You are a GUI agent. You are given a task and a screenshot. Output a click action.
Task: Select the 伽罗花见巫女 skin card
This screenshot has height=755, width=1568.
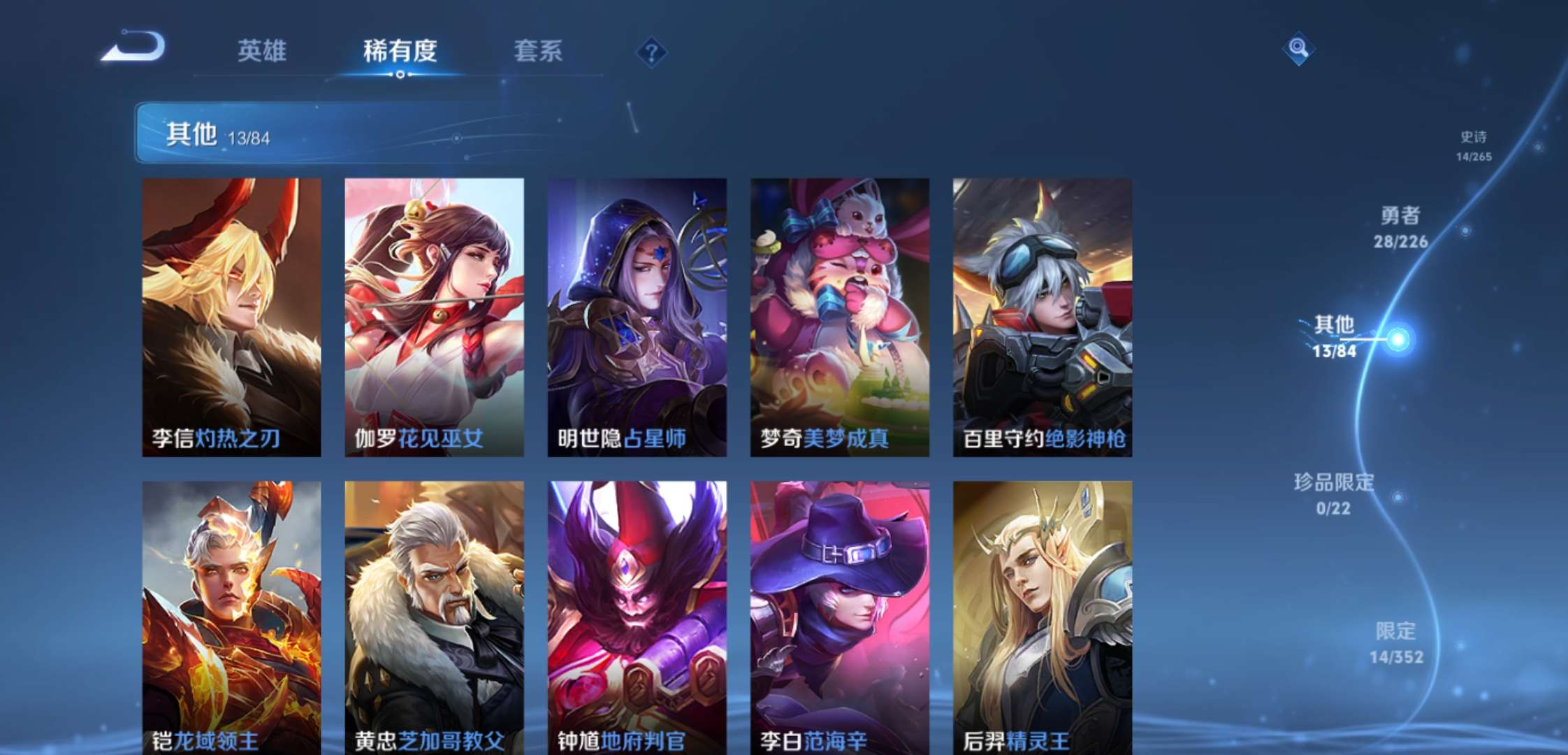point(434,315)
